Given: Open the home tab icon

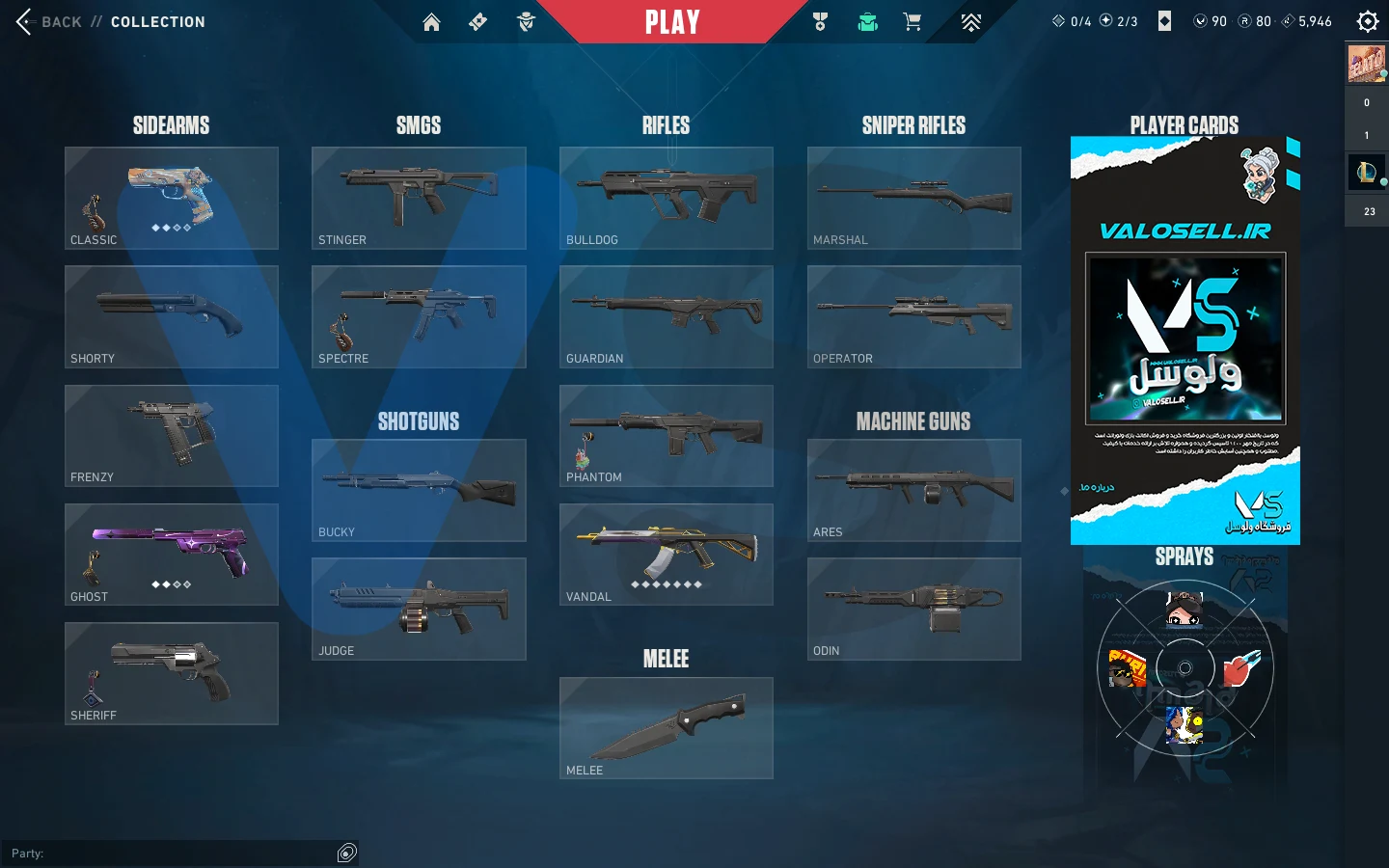Looking at the screenshot, I should point(431,22).
